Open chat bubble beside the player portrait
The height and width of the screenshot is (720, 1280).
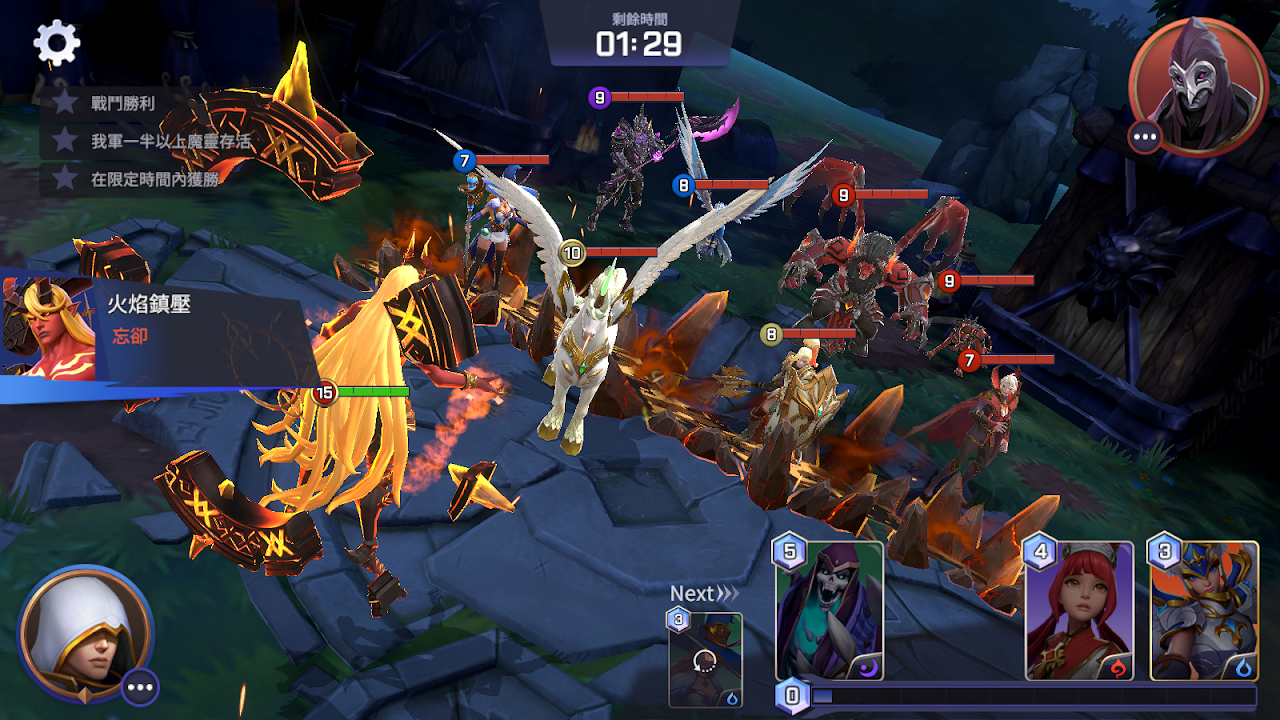tap(140, 687)
